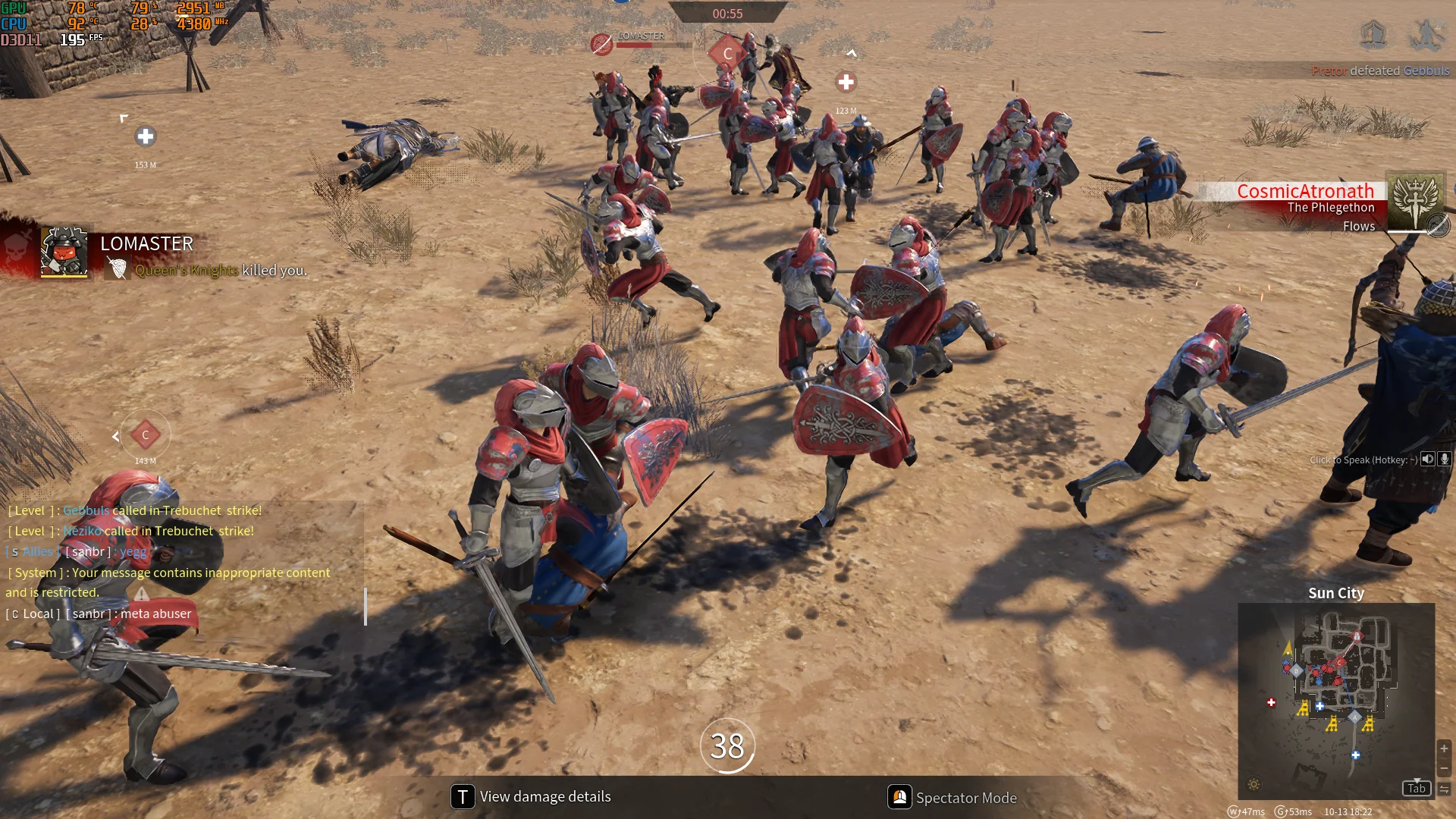Zoom in the Sun City minimap
The width and height of the screenshot is (1456, 819).
click(1444, 748)
